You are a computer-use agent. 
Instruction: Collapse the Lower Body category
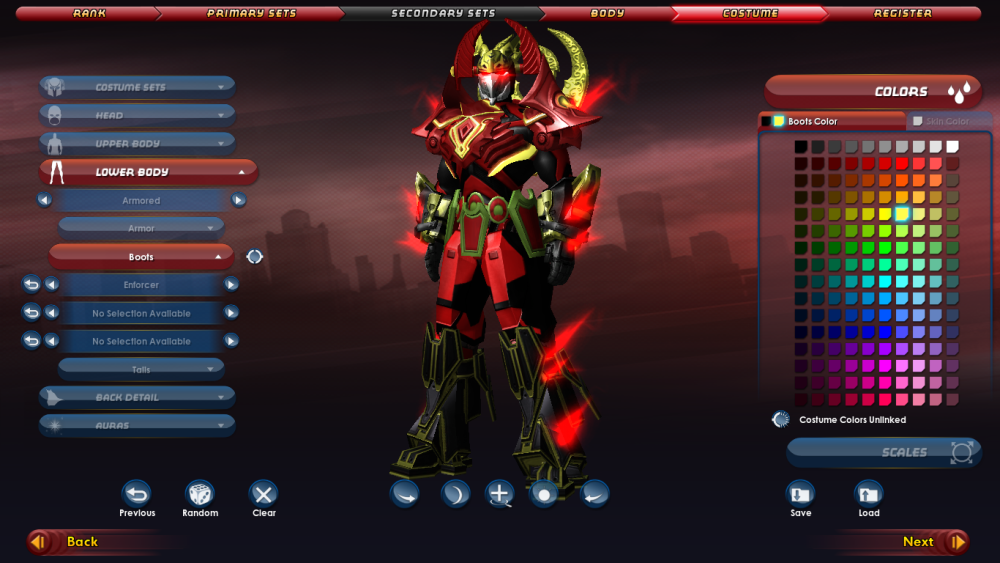(148, 172)
